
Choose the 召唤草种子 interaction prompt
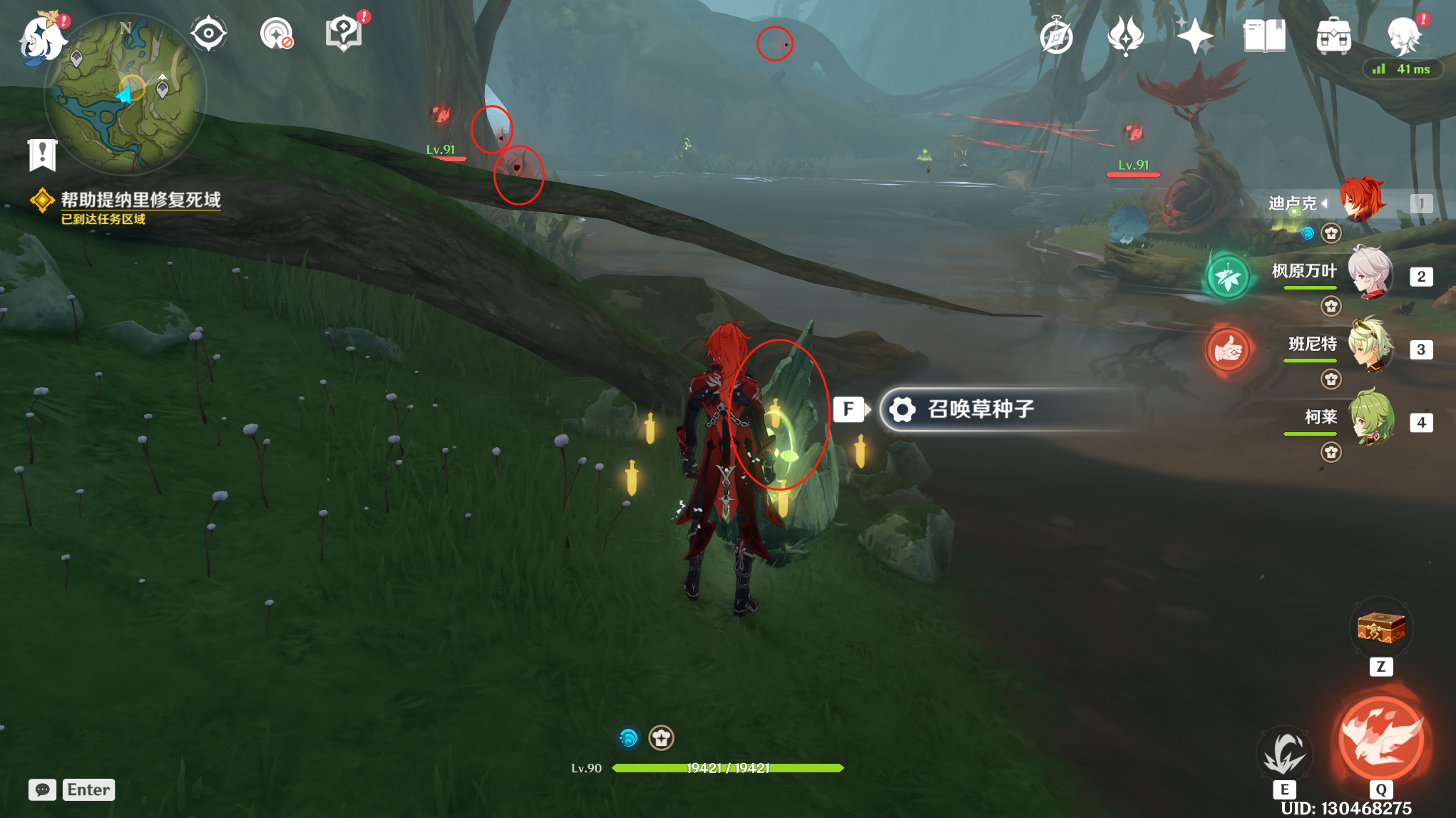980,409
